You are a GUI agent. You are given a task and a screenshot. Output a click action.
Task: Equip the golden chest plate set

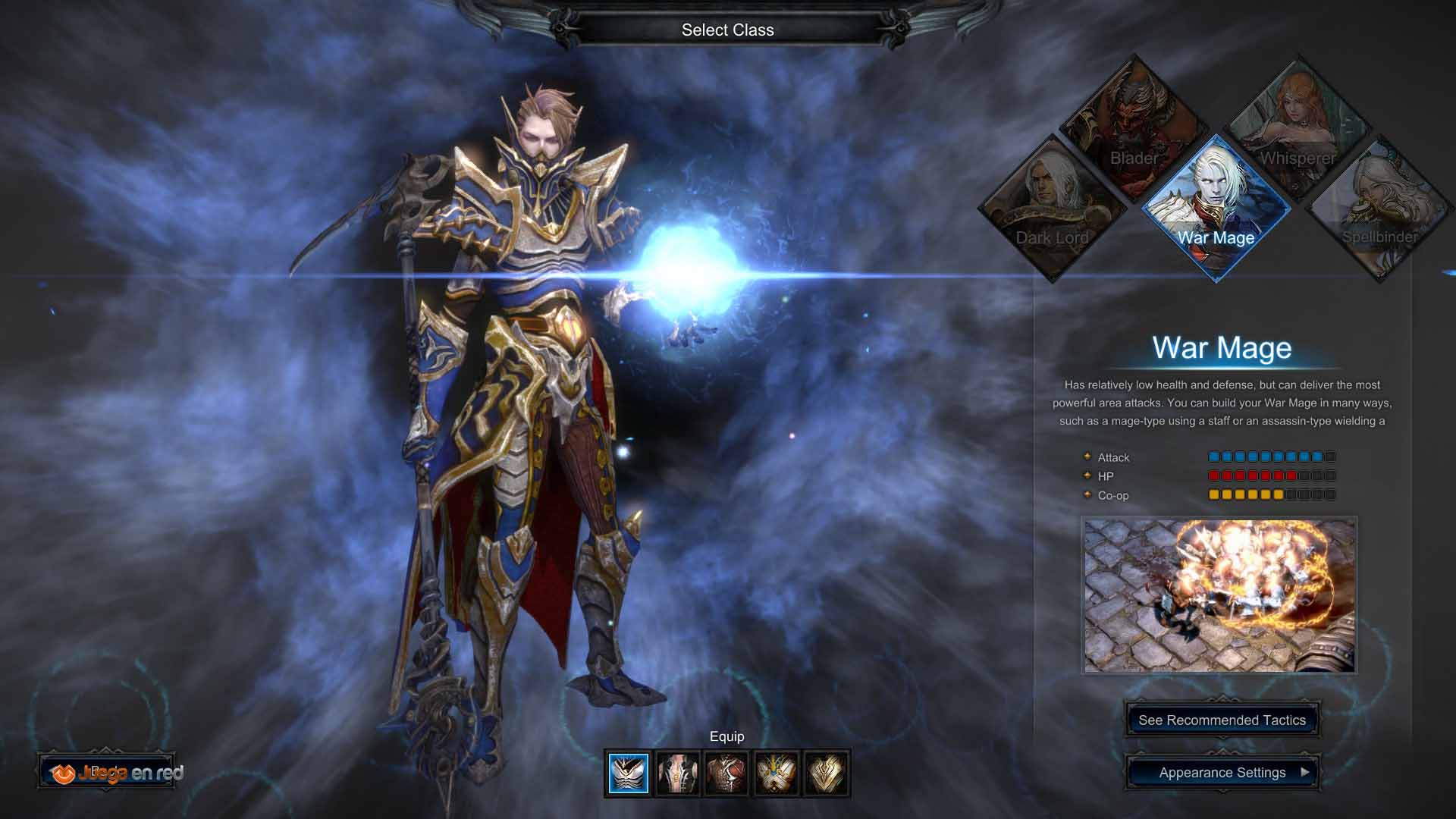point(826,773)
